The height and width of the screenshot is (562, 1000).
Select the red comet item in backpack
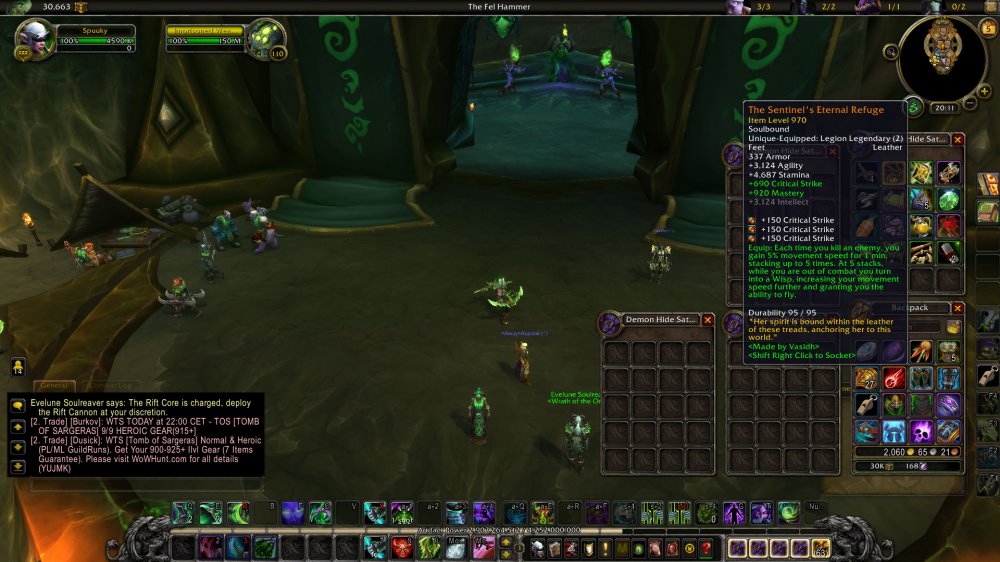click(894, 378)
